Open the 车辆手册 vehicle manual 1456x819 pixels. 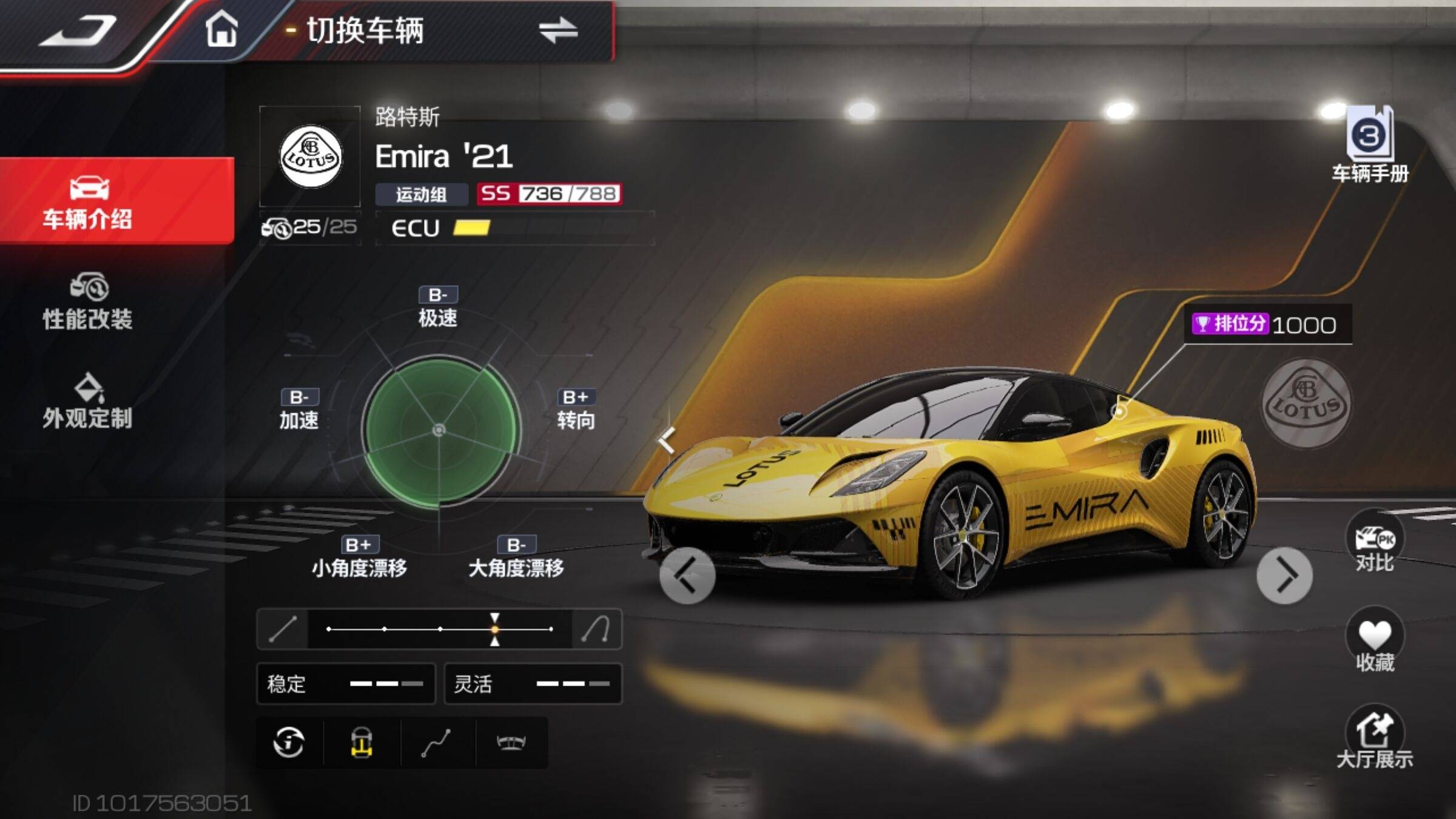pos(1370,146)
